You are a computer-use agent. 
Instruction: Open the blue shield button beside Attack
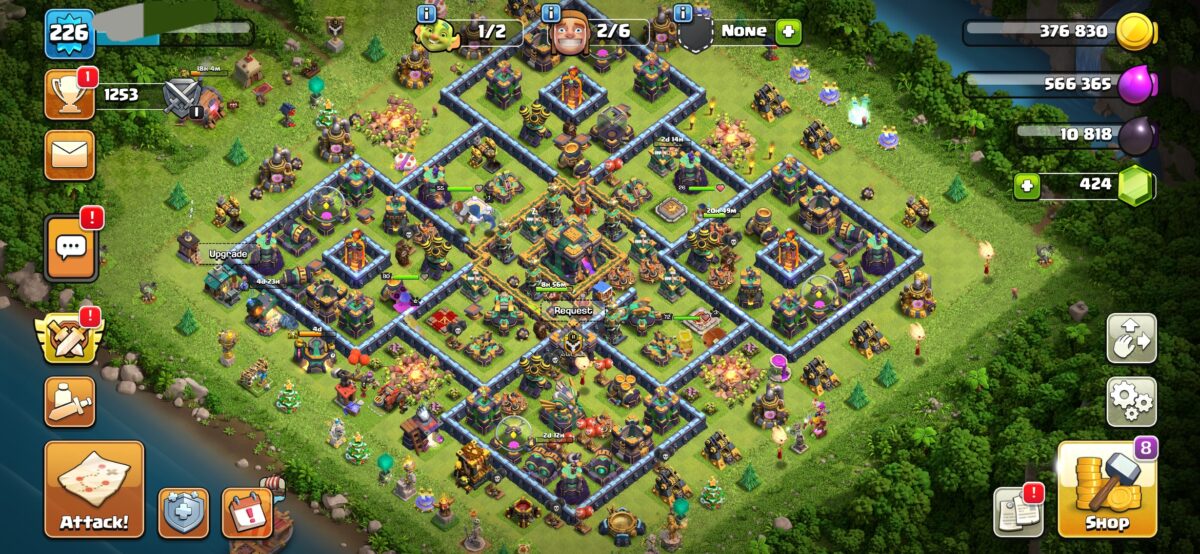click(184, 514)
